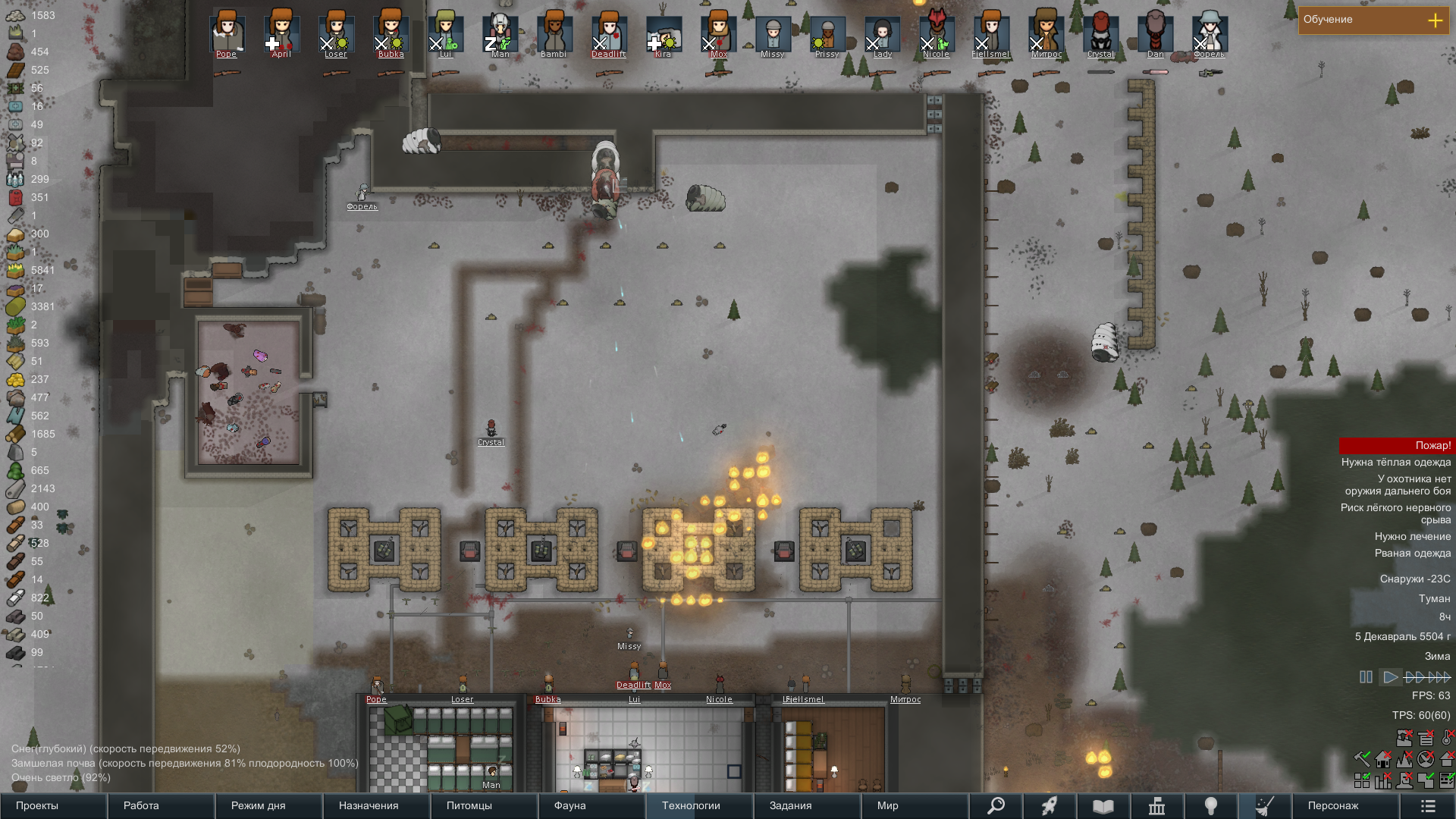The width and height of the screenshot is (1456, 819).
Task: Select colonist Bambi's portrait
Action: 554,33
